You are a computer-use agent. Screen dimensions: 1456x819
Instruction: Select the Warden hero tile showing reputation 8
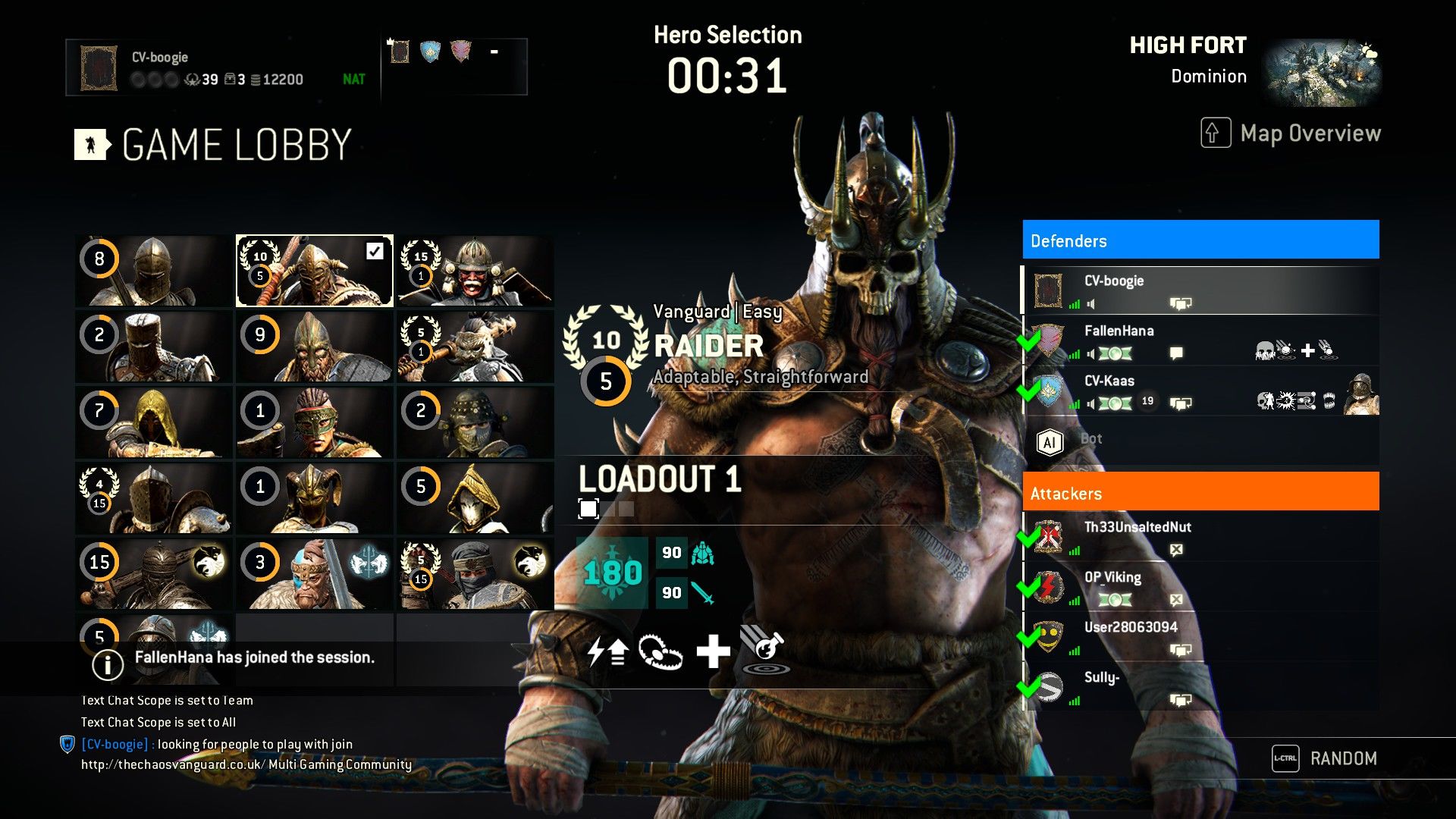tap(154, 271)
